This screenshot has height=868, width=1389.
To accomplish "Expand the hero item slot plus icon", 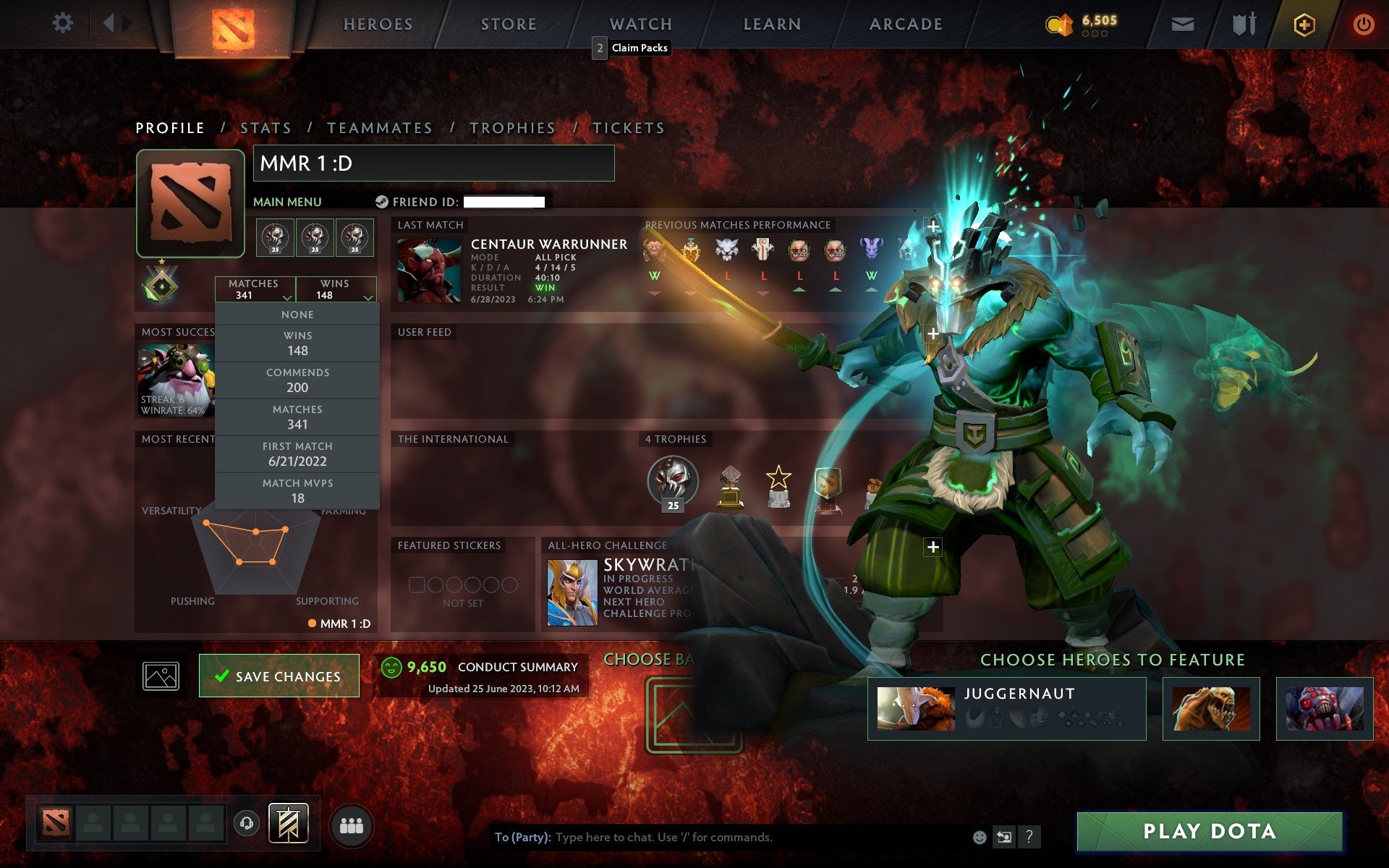I will pos(933,548).
